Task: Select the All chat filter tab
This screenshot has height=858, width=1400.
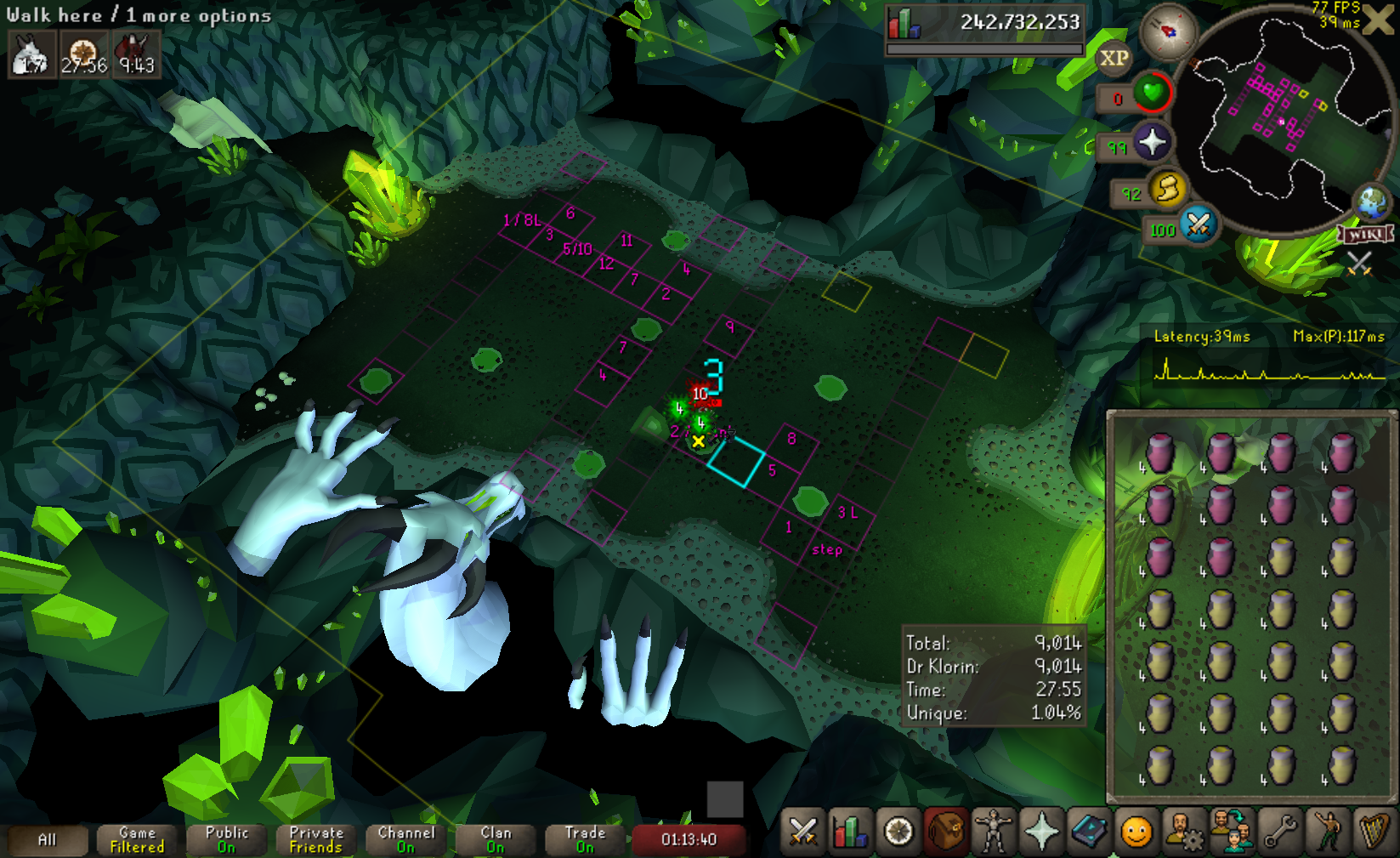Action: (47, 840)
